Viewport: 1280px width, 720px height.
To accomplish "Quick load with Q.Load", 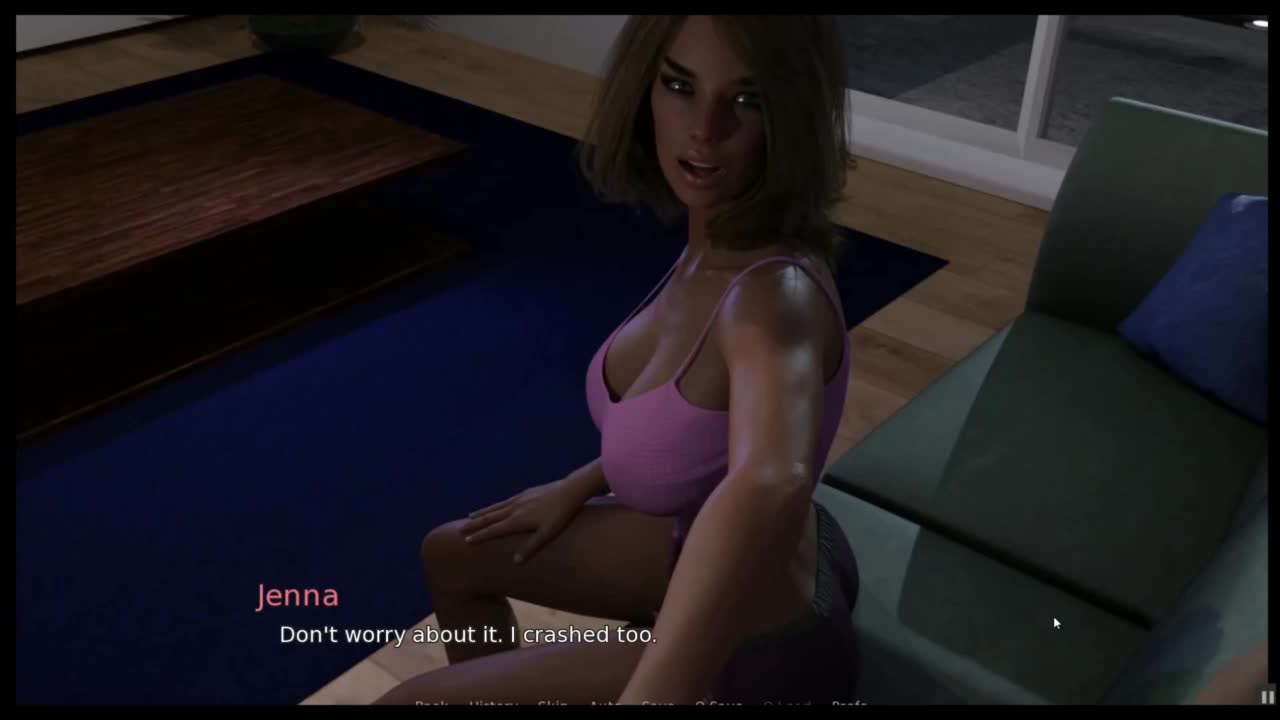I will click(787, 705).
